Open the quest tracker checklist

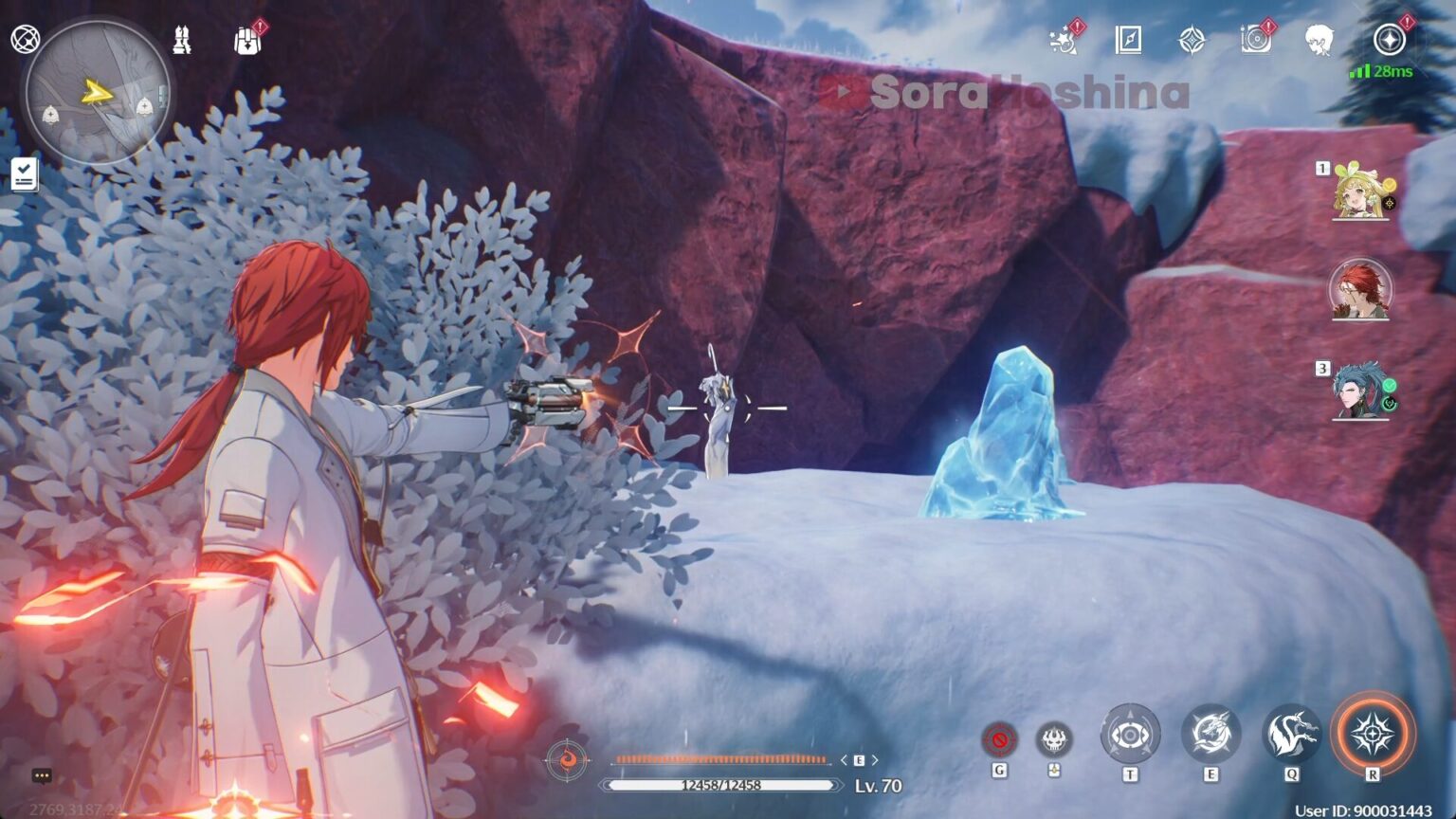pos(26,173)
